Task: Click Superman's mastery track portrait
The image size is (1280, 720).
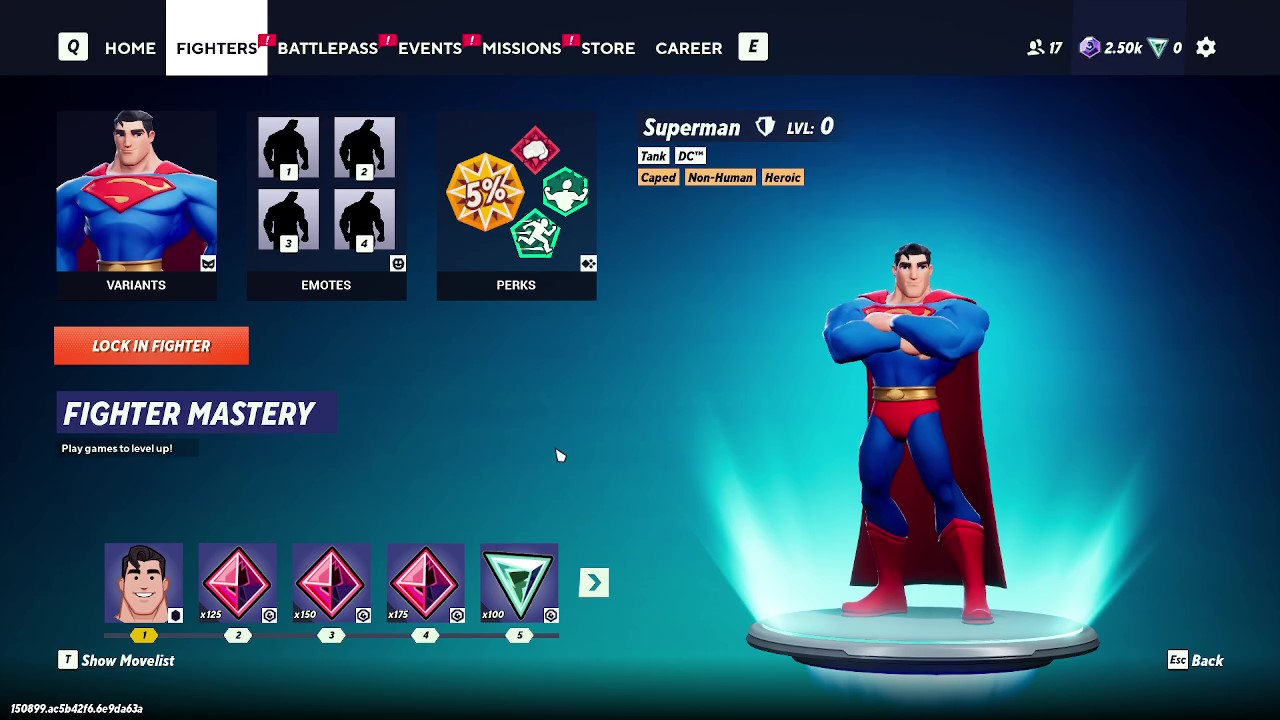Action: click(143, 581)
